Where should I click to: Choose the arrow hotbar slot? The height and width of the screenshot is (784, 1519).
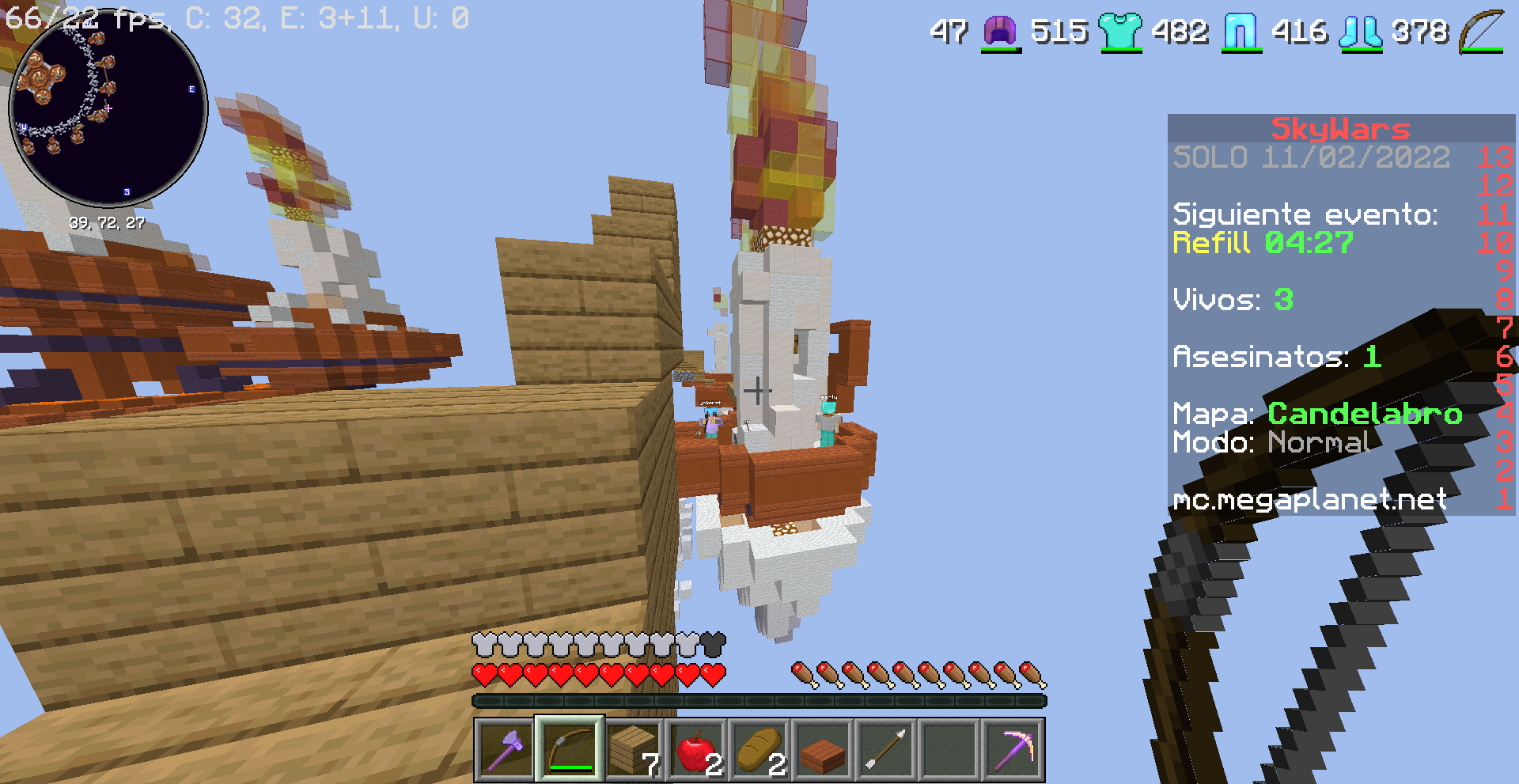tap(886, 749)
